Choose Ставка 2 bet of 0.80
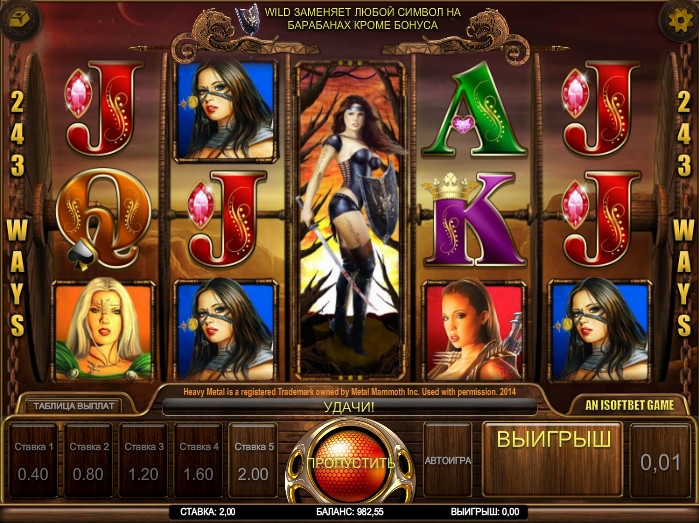The width and height of the screenshot is (699, 523). (x=88, y=460)
